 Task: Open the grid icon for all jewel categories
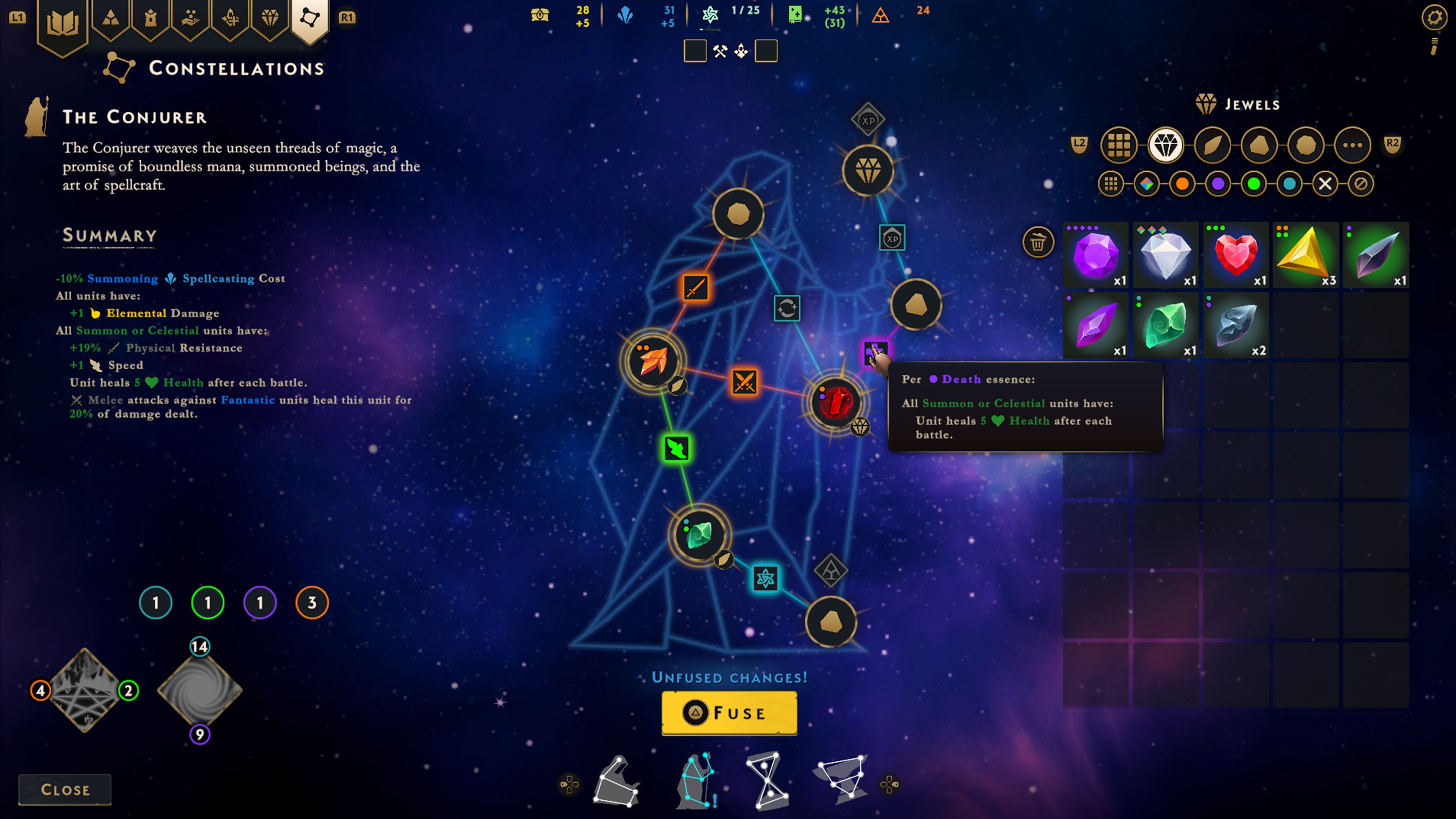[1119, 145]
